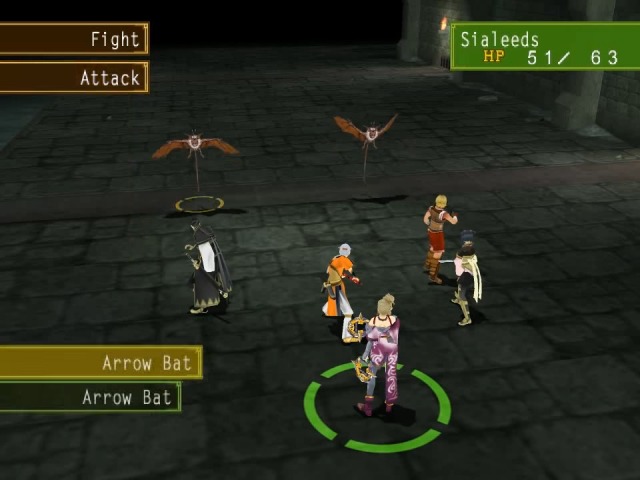The height and width of the screenshot is (480, 640).
Task: Pick the highlighted yellow Arrow Bat entry
Action: [x=100, y=362]
